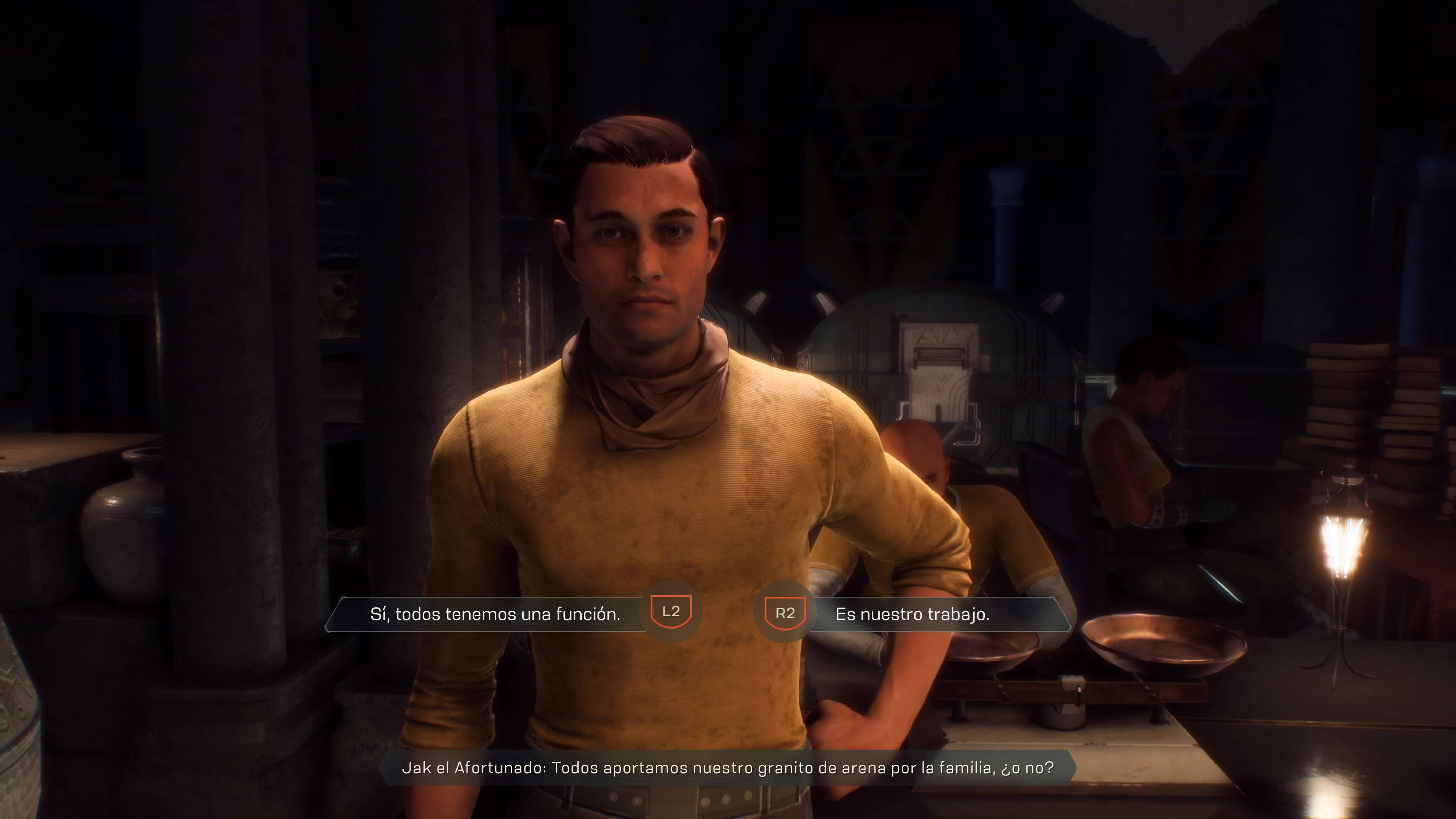
Task: Choose the reply "Sí, todos tenemos una función."
Action: tap(495, 614)
